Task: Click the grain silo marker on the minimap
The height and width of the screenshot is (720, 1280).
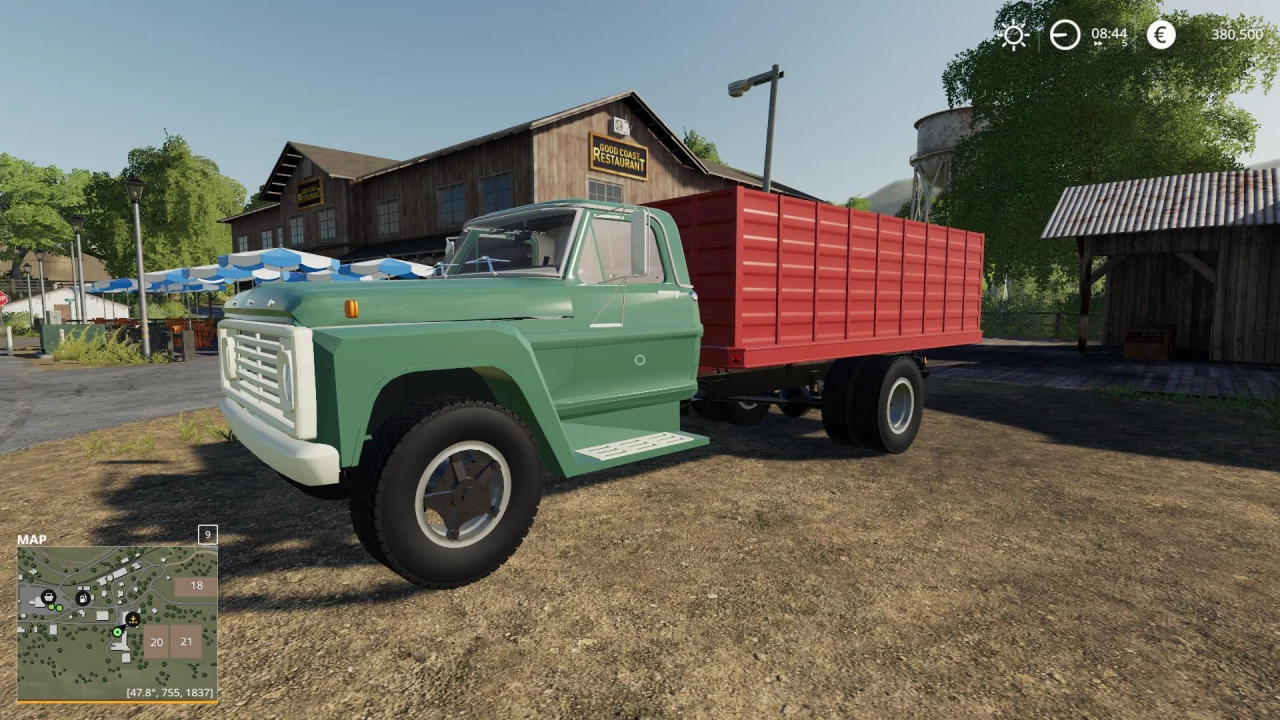Action: point(131,619)
